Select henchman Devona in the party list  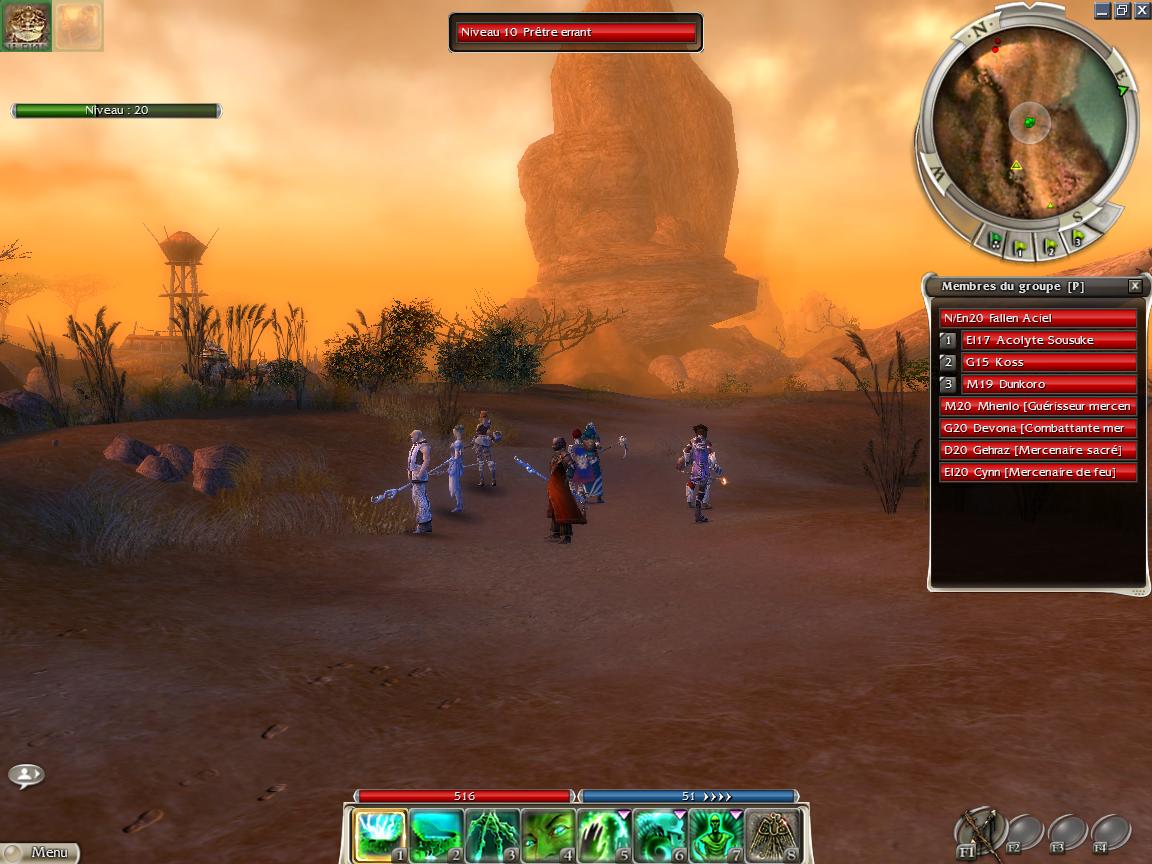point(1038,428)
